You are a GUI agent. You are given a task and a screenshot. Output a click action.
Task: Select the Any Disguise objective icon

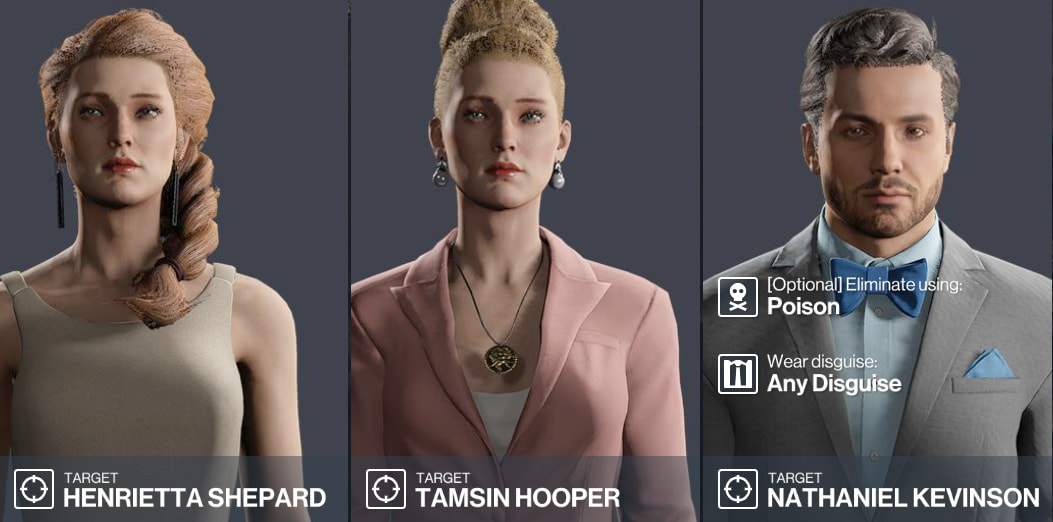tap(738, 374)
